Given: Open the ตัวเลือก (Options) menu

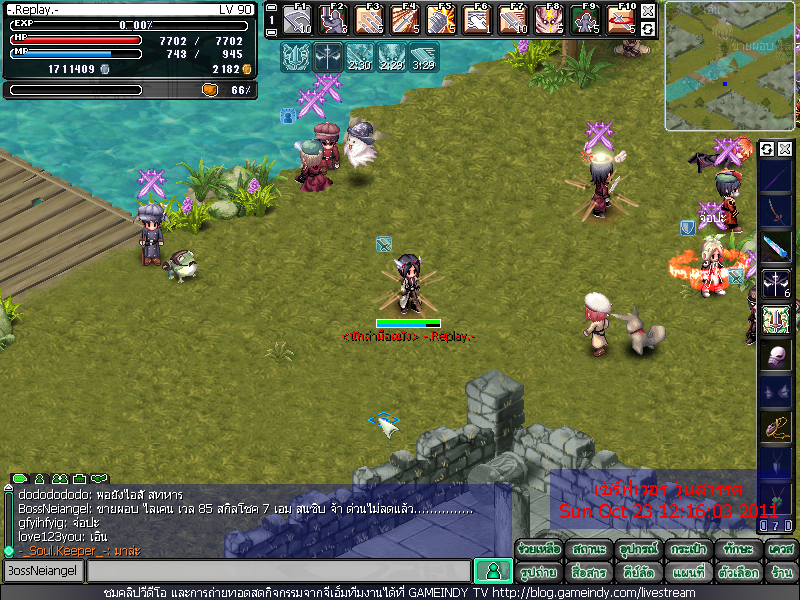Looking at the screenshot, I should click(733, 572).
